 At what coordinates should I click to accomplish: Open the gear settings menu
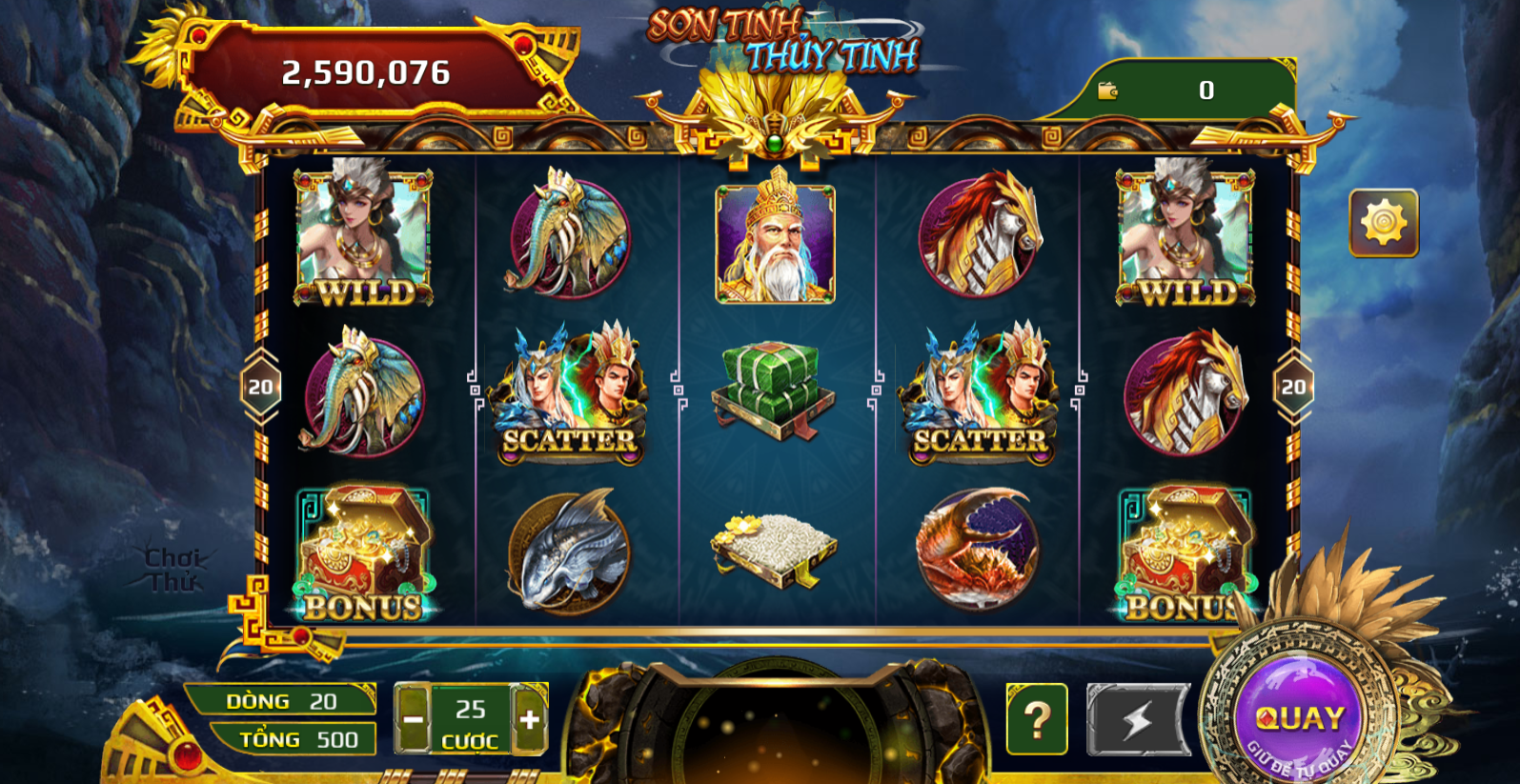(1384, 223)
